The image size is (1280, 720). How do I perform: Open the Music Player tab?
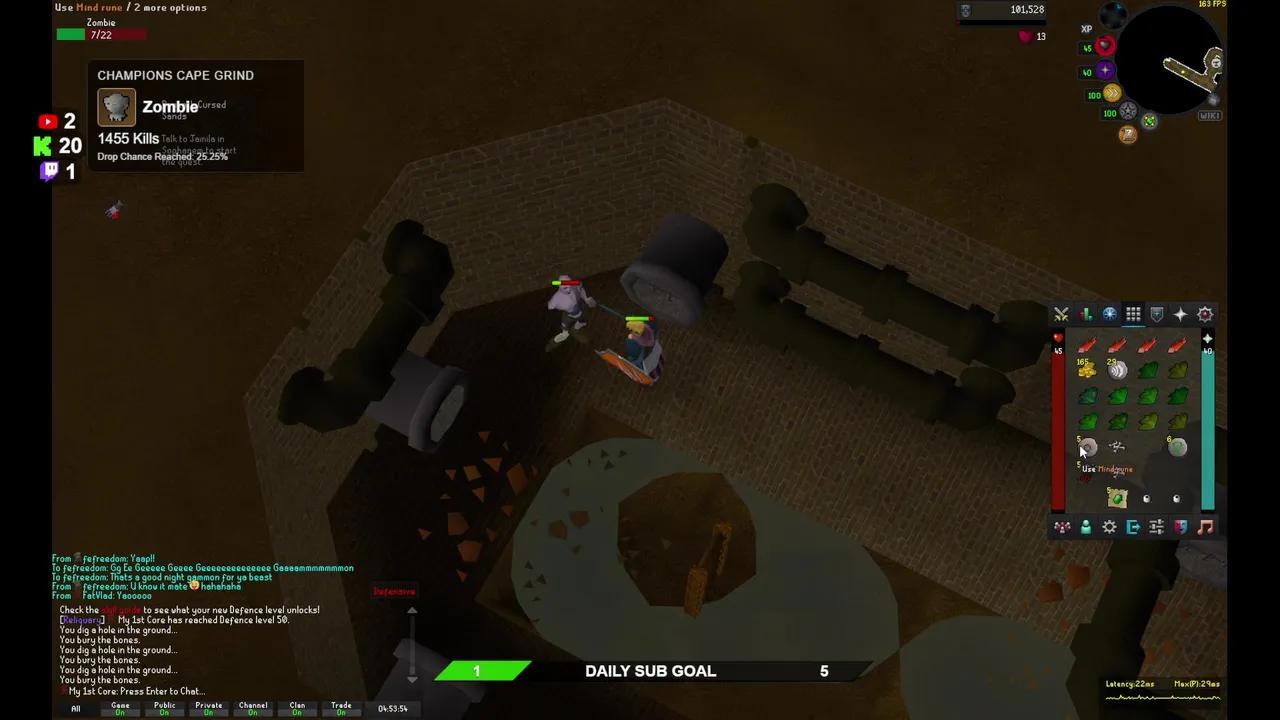[x=1205, y=527]
